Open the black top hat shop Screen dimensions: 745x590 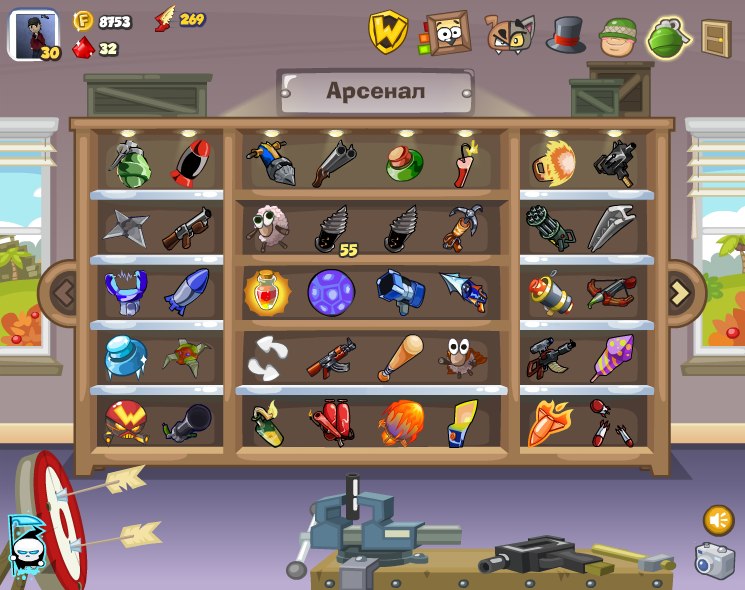(x=565, y=35)
